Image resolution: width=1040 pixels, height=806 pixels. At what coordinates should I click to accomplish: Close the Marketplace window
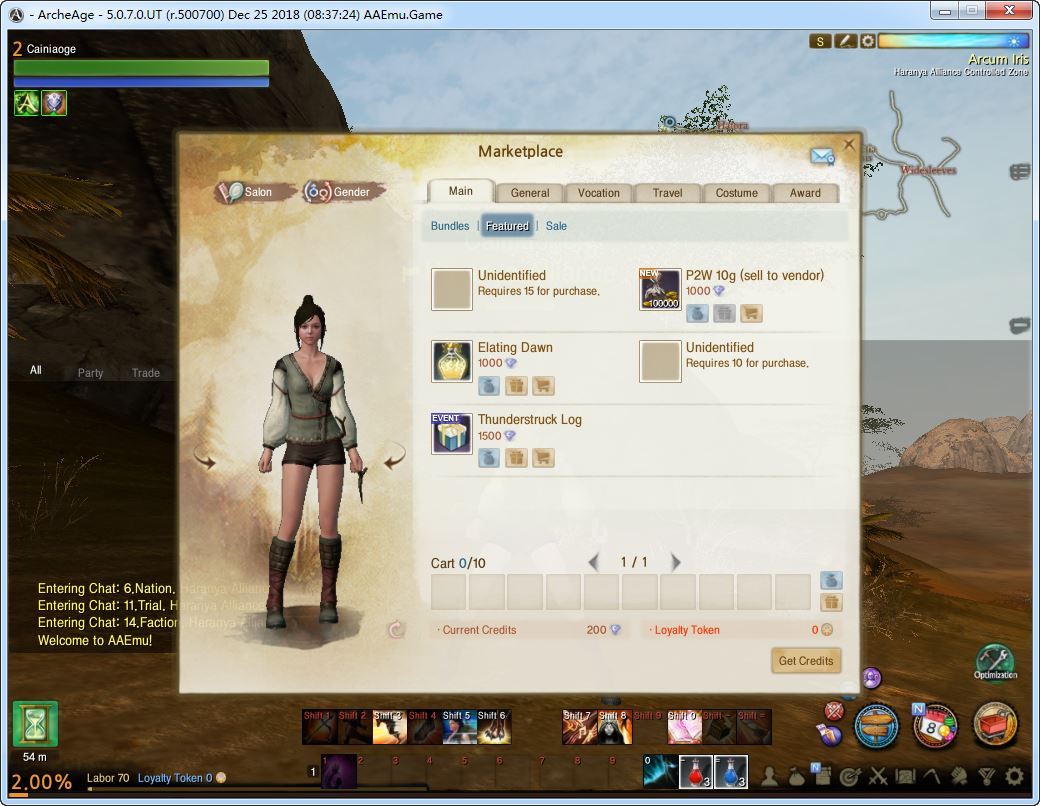[x=849, y=144]
